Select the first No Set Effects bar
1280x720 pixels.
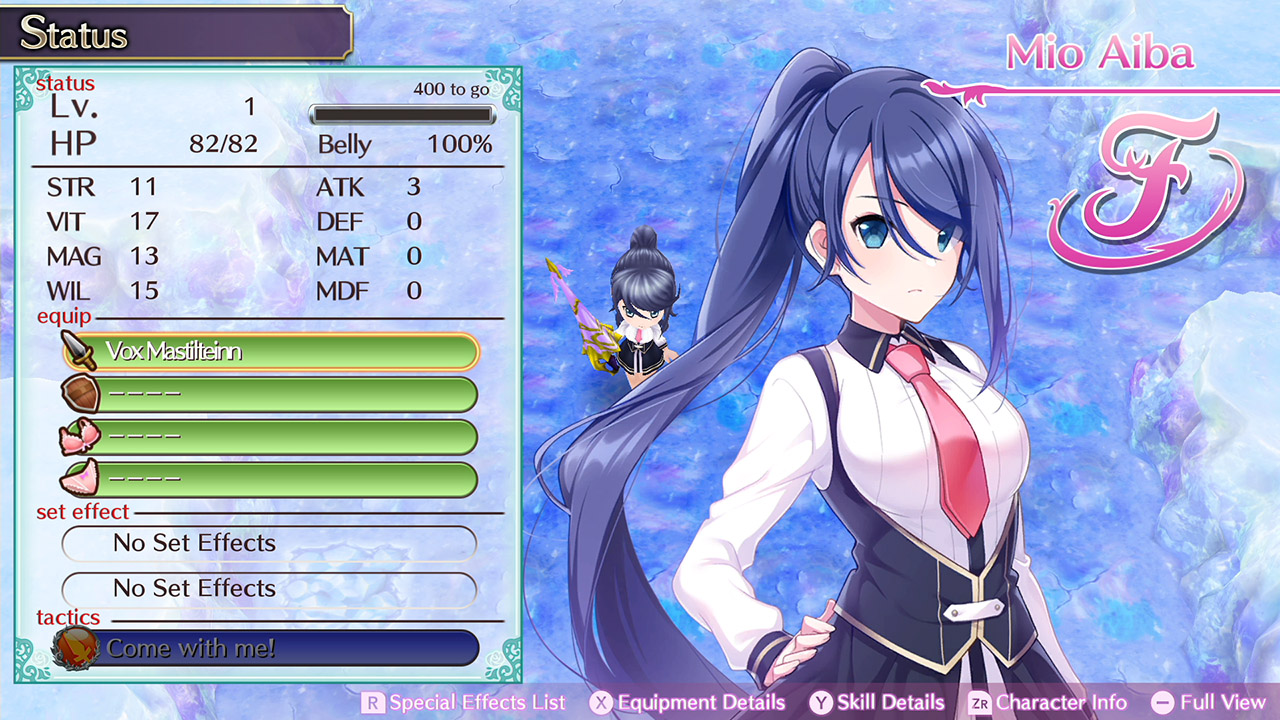click(268, 543)
